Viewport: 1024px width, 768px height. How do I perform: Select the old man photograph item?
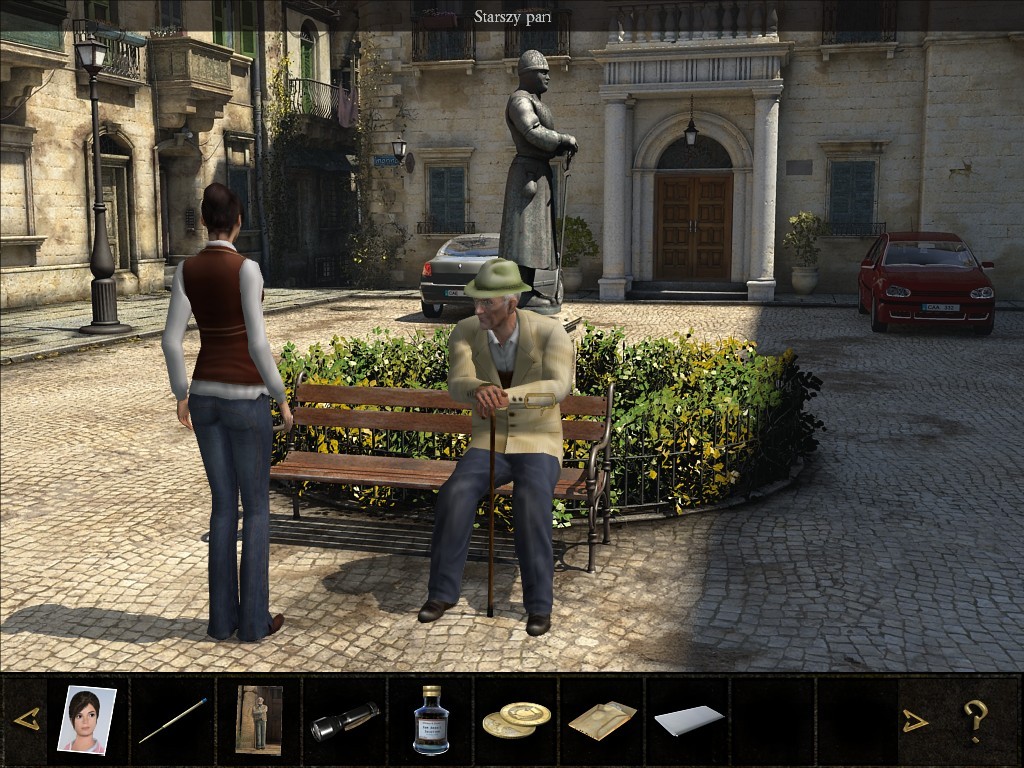(259, 719)
